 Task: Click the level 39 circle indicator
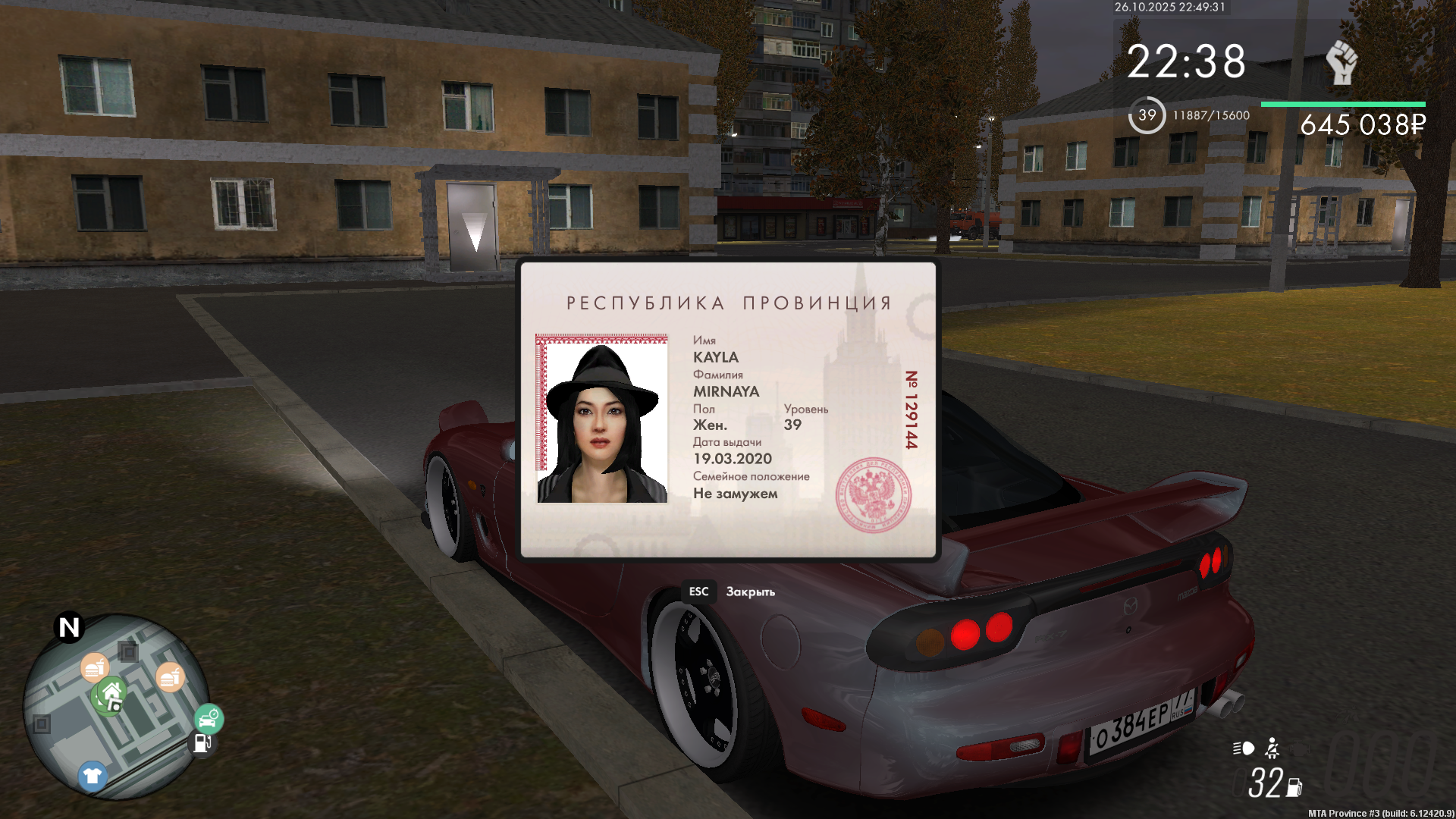(x=1147, y=115)
